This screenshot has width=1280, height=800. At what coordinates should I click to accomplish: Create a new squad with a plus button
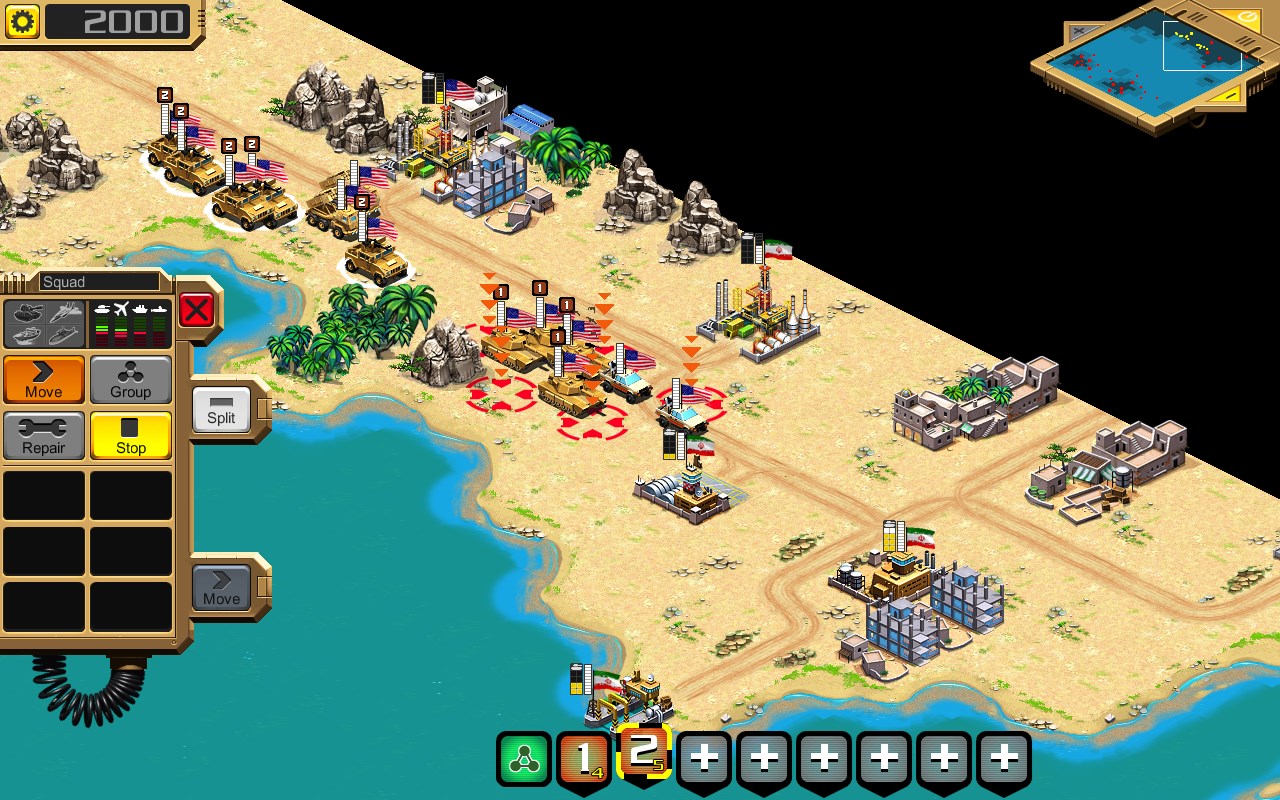click(x=704, y=757)
